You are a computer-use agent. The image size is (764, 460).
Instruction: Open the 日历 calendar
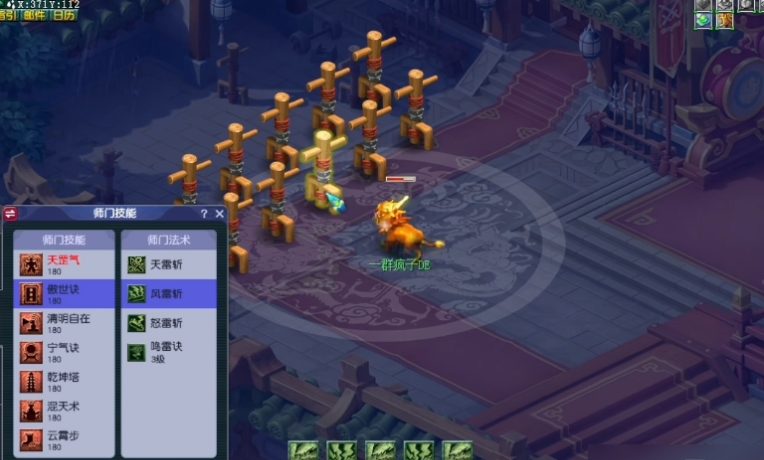pyautogui.click(x=63, y=15)
